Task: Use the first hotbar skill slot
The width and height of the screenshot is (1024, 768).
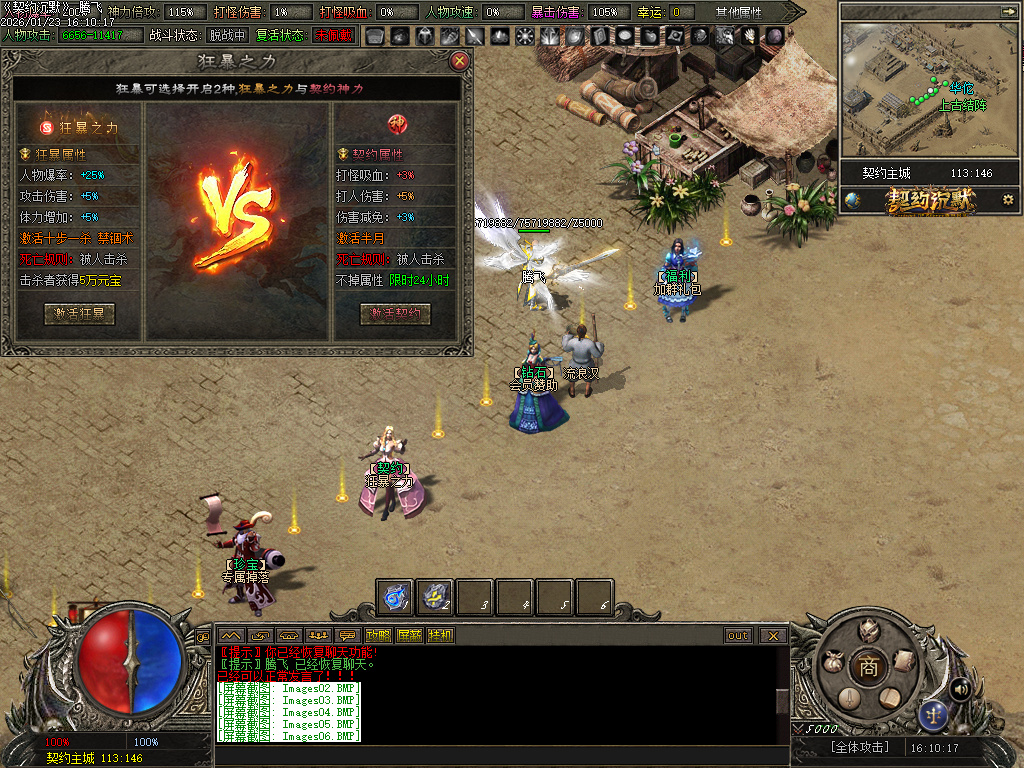Action: click(x=395, y=597)
